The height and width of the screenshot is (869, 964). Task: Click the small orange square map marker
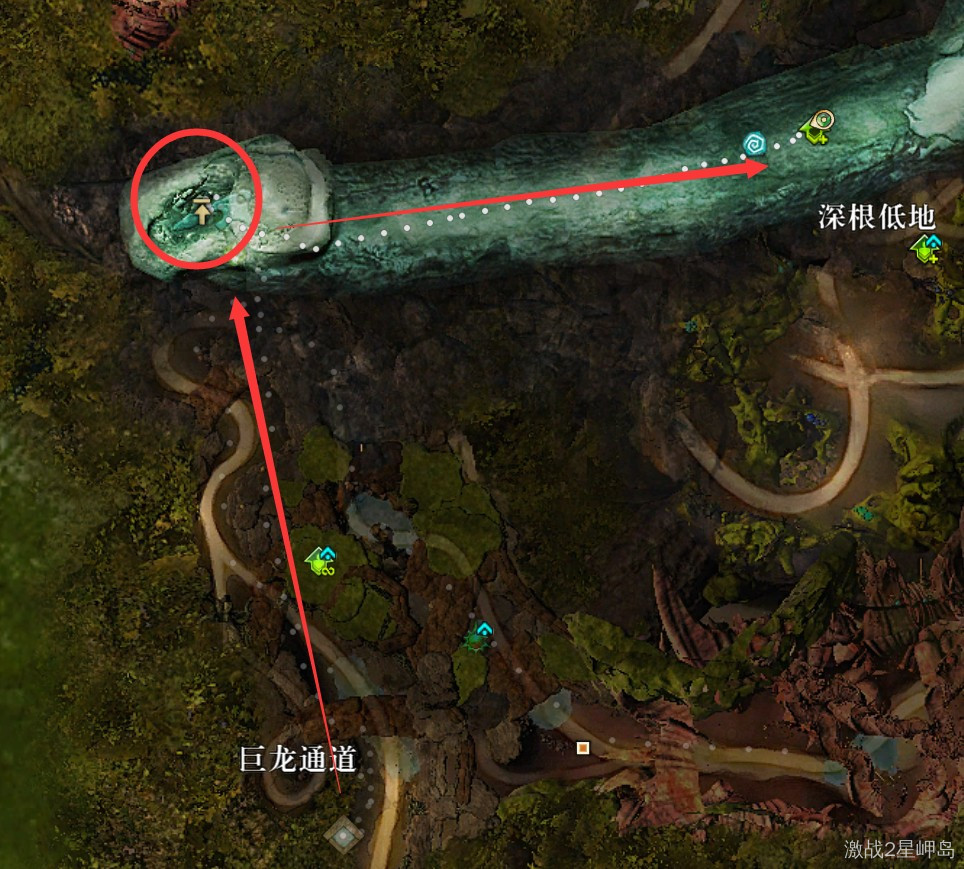tap(582, 747)
